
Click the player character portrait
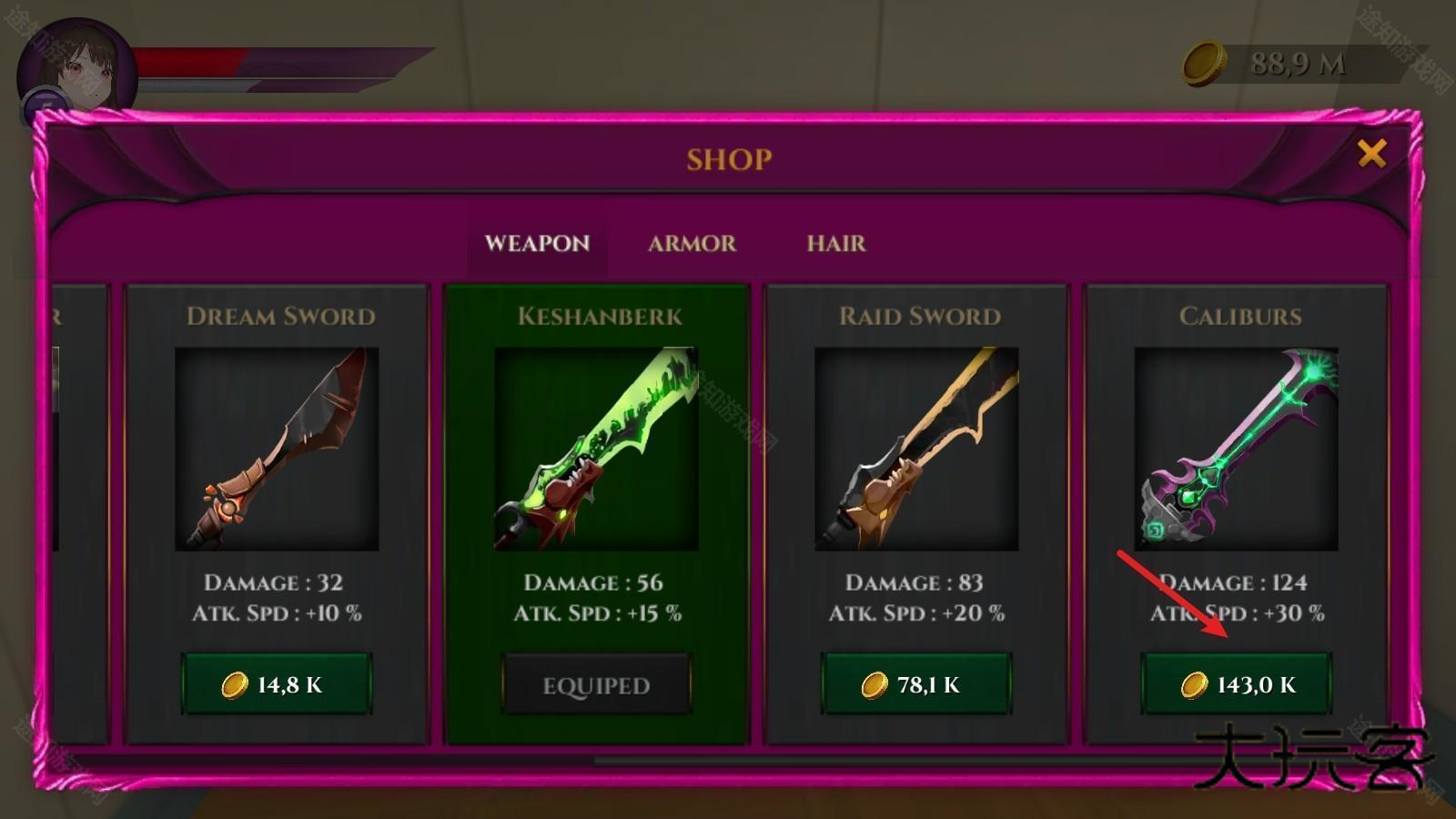tap(76, 73)
